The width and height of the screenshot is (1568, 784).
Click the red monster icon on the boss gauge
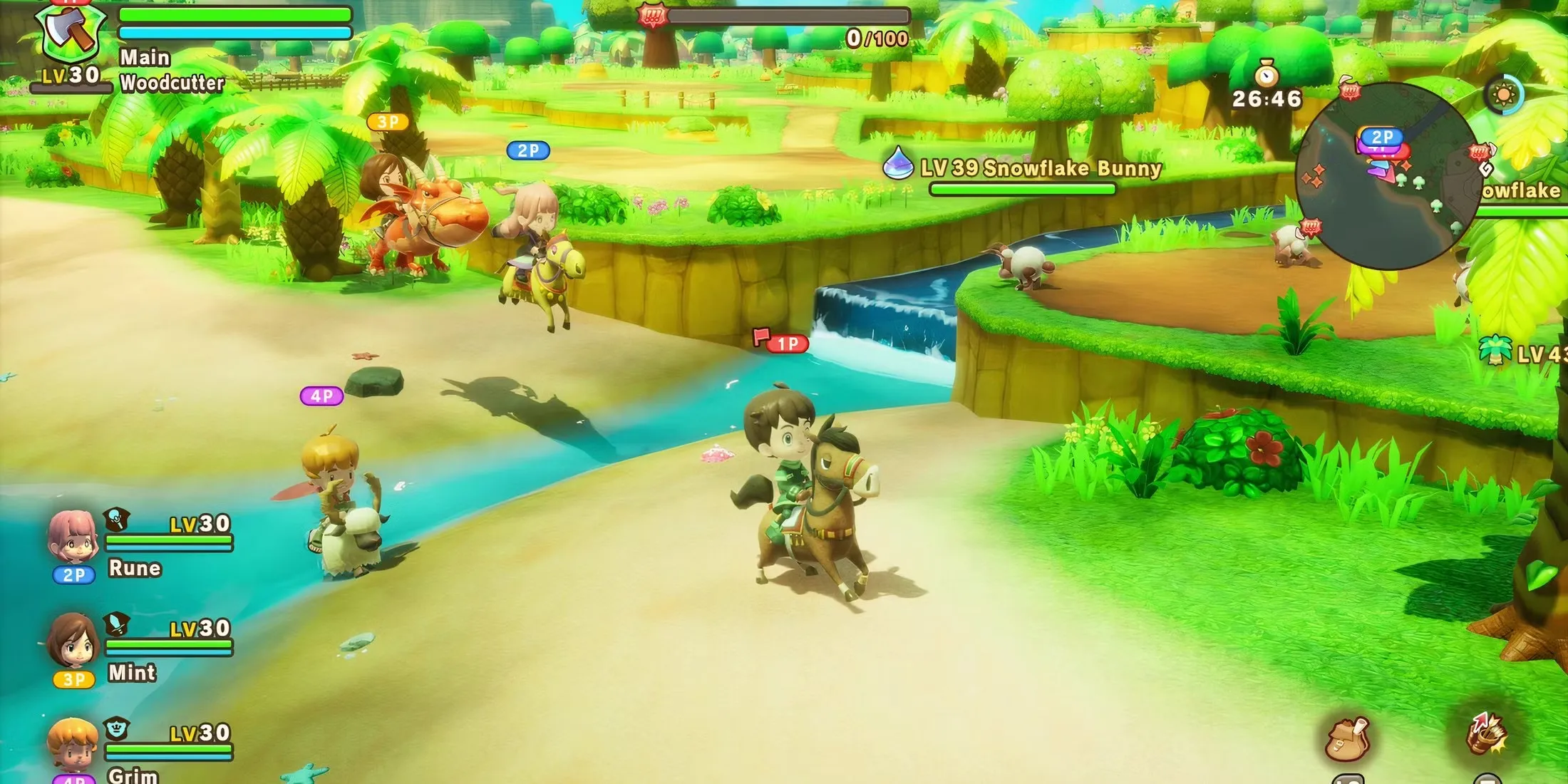click(652, 16)
